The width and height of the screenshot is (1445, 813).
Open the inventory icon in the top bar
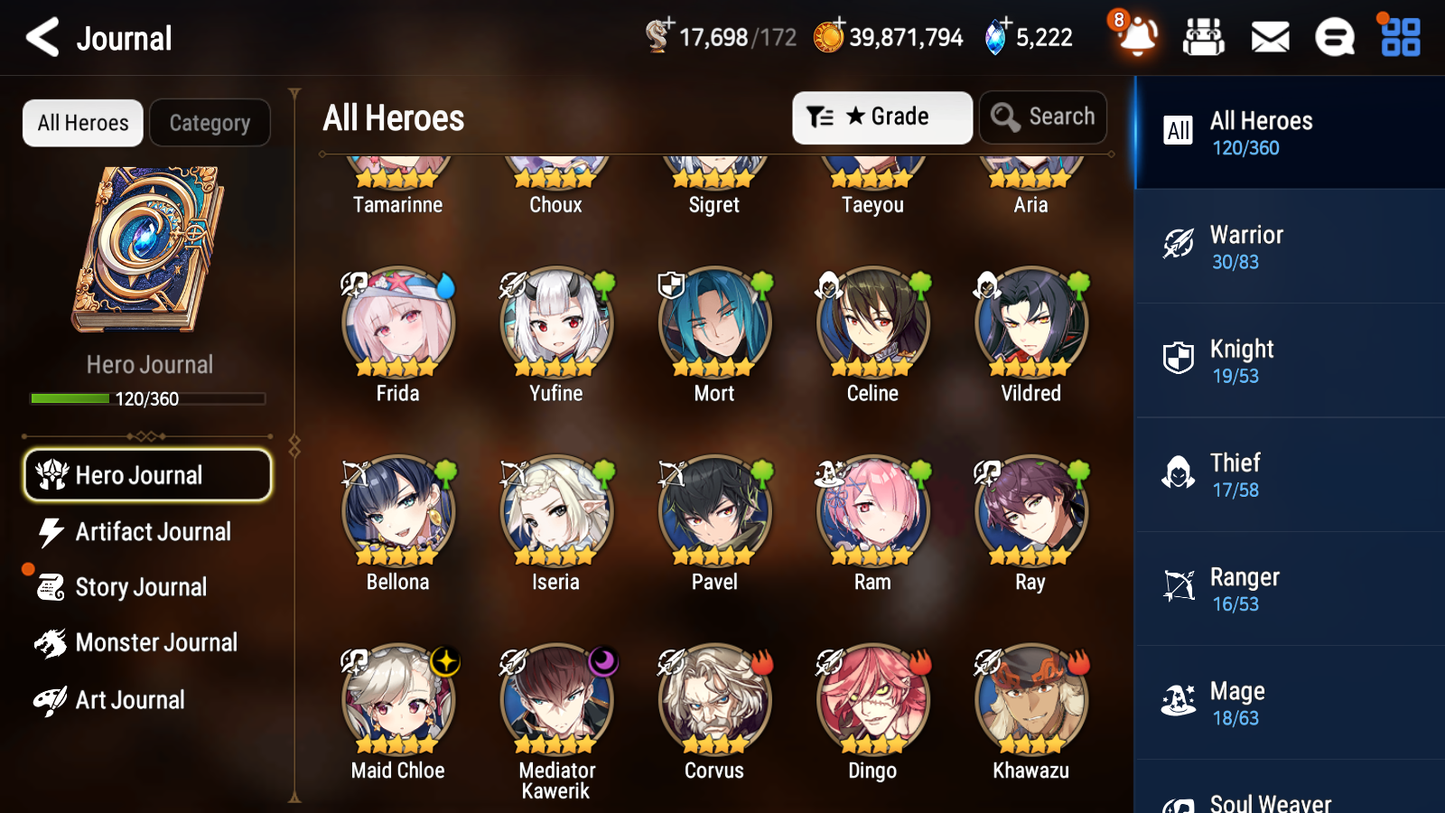(x=1203, y=36)
